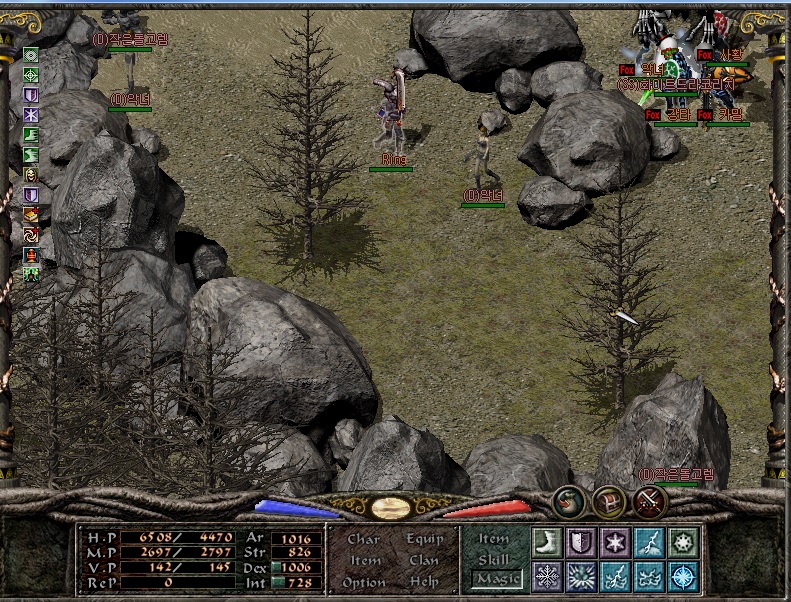Open the Equip menu
Screen dimensions: 791x602
click(424, 539)
